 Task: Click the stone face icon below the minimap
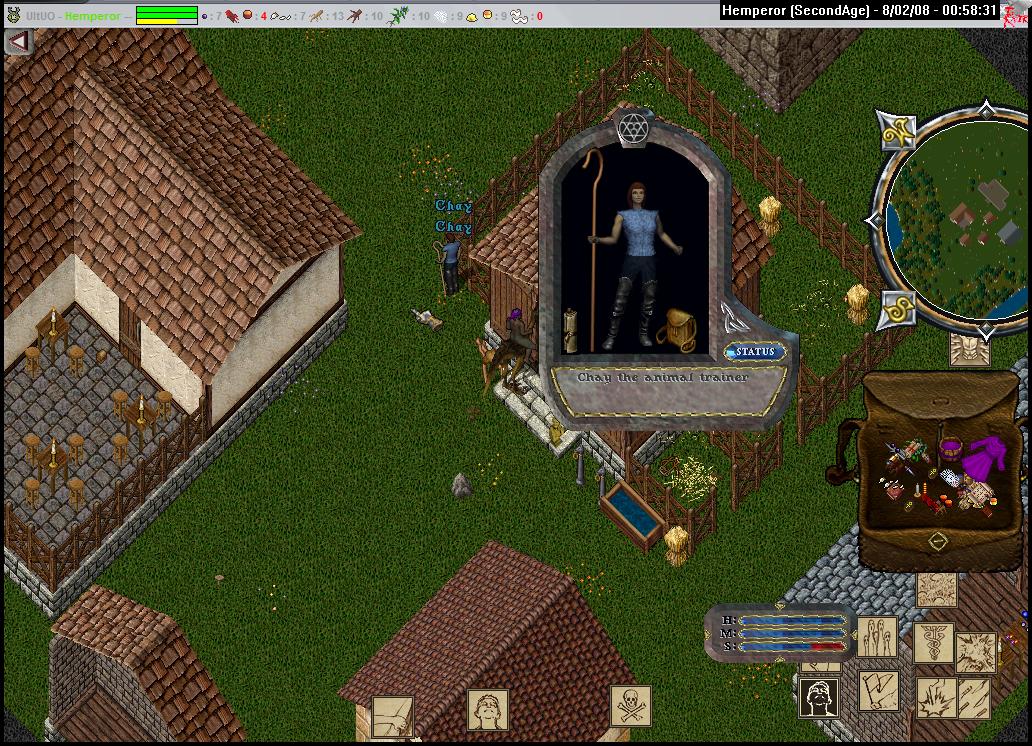click(969, 349)
